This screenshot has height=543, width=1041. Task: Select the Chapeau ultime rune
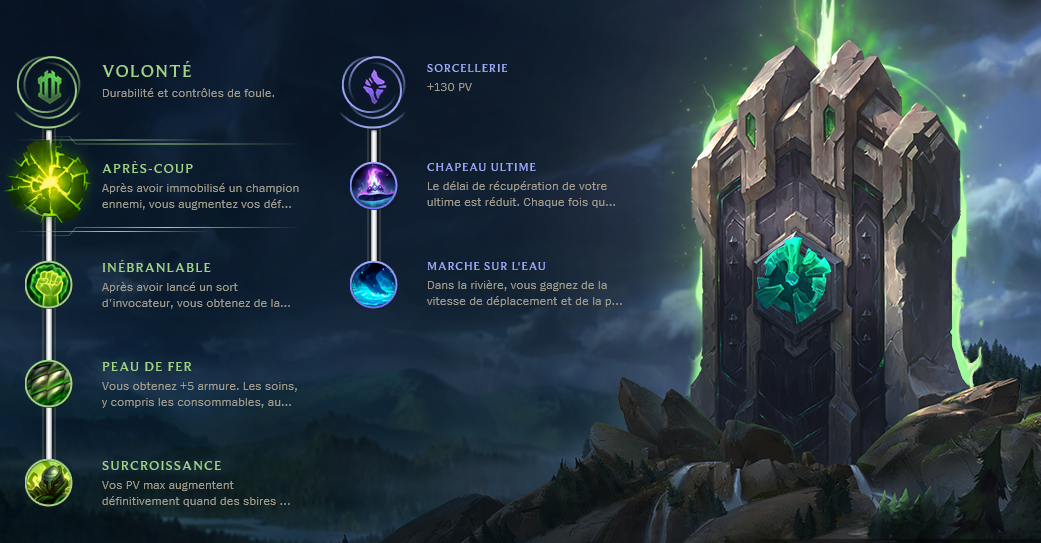(x=373, y=184)
